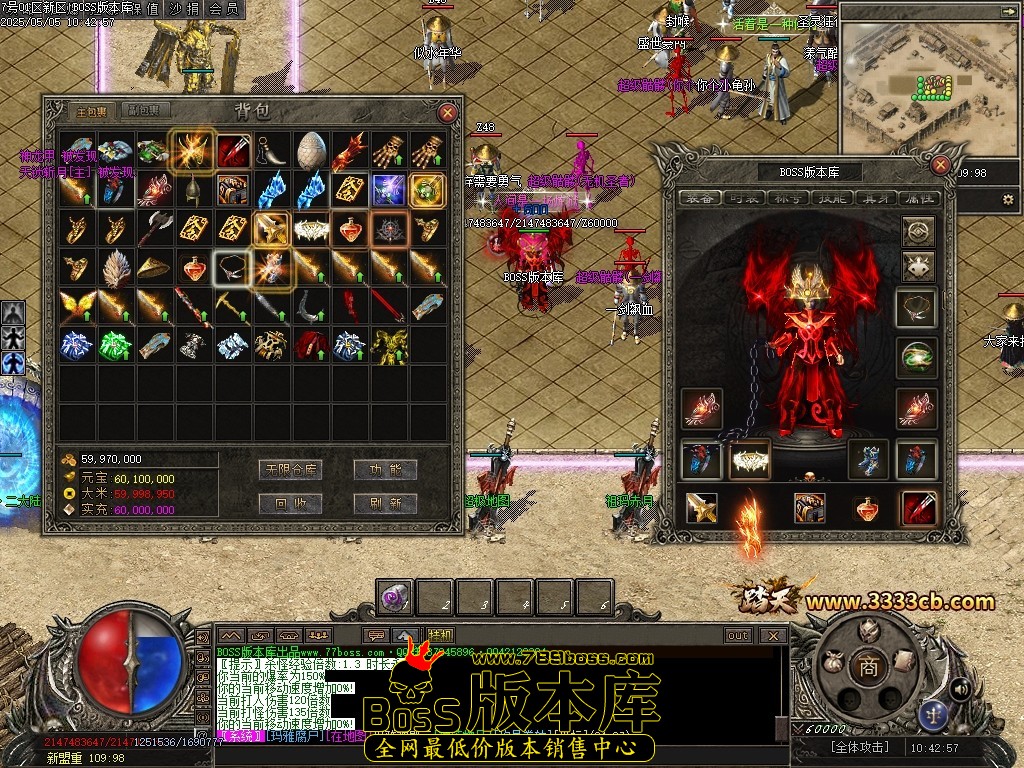This screenshot has height=768, width=1024.
Task: Open the 技能 skills tab
Action: tap(833, 198)
